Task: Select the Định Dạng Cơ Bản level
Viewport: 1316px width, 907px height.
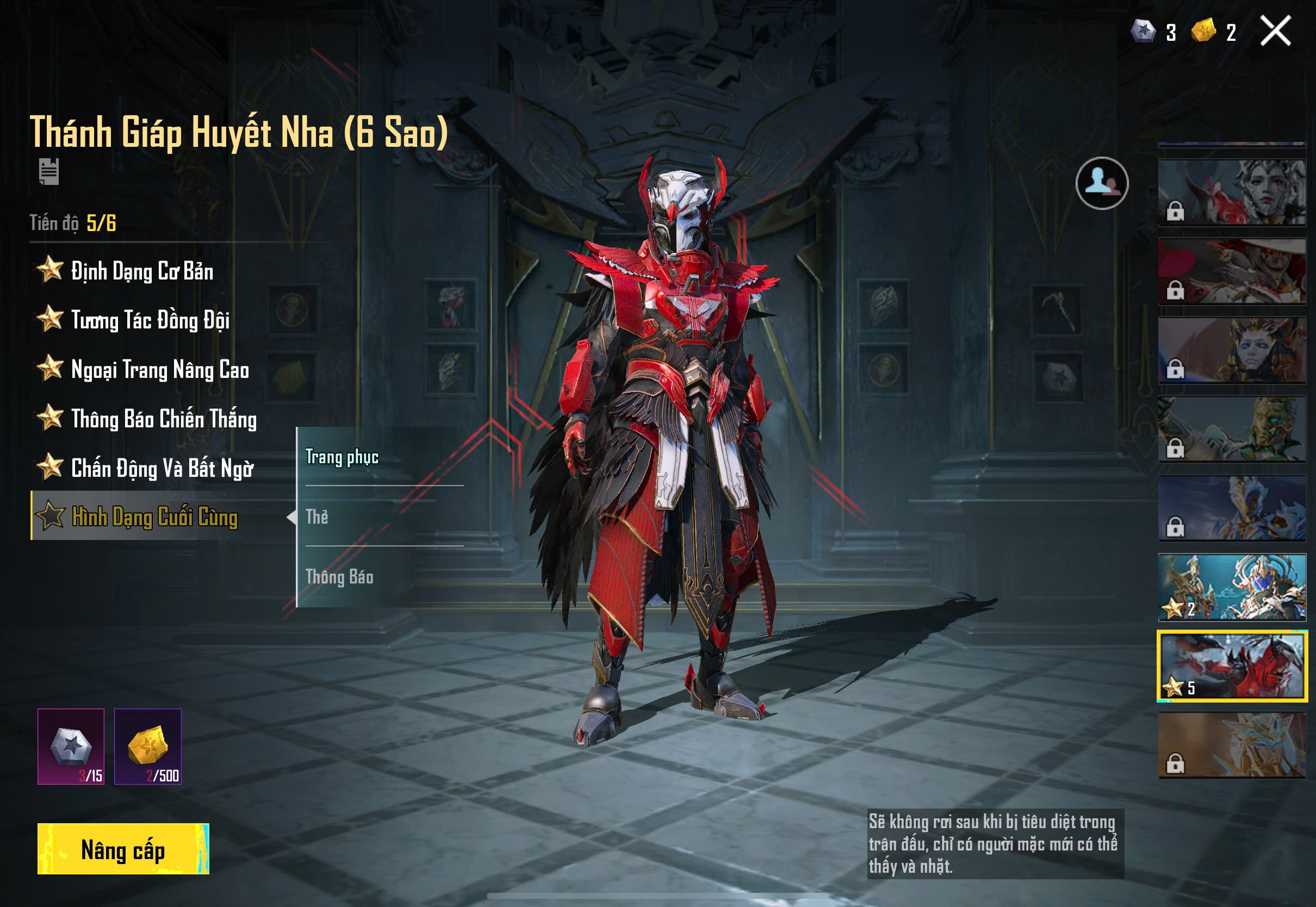Action: 141,271
